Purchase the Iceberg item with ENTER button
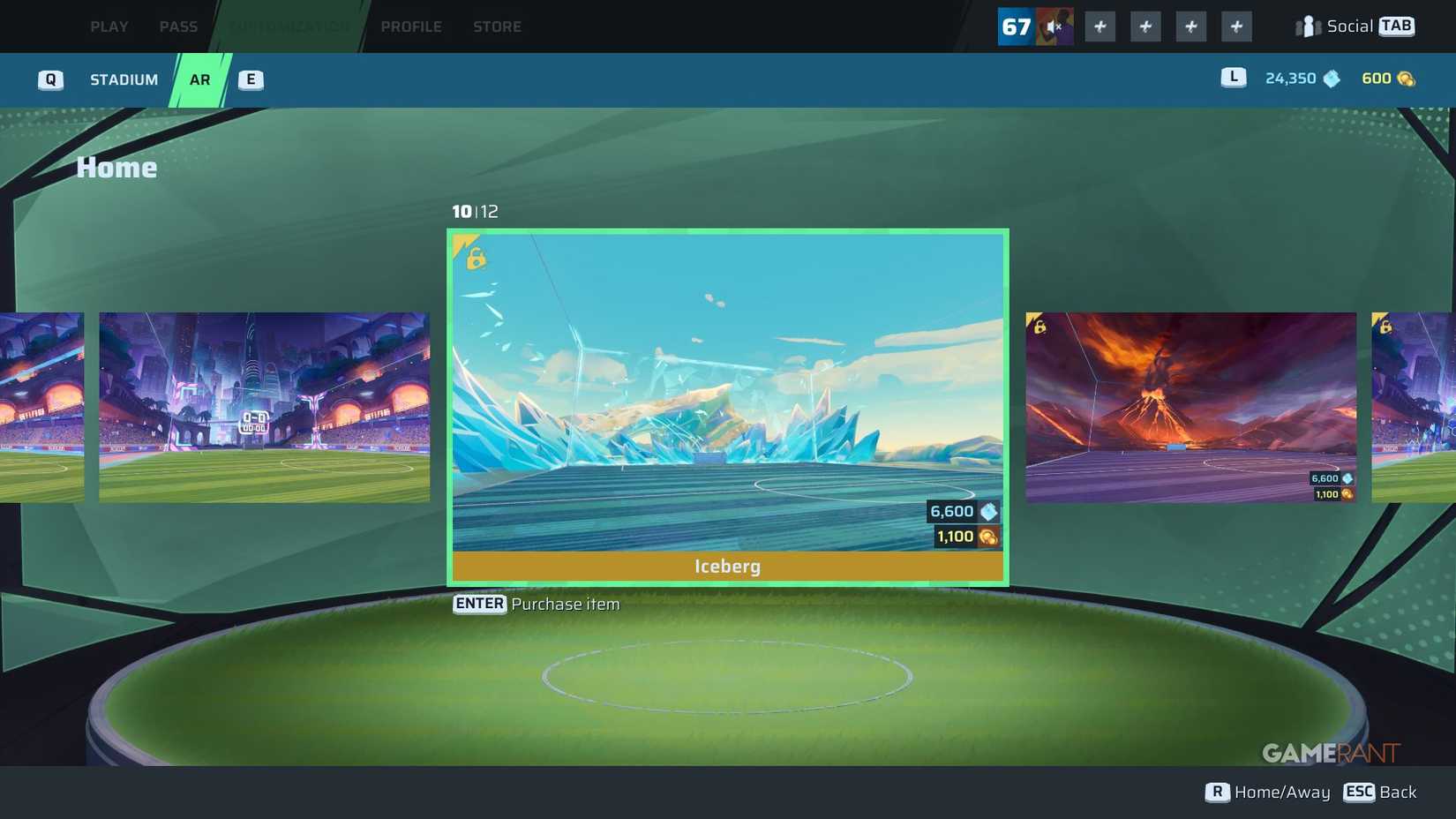1456x819 pixels. pos(479,604)
